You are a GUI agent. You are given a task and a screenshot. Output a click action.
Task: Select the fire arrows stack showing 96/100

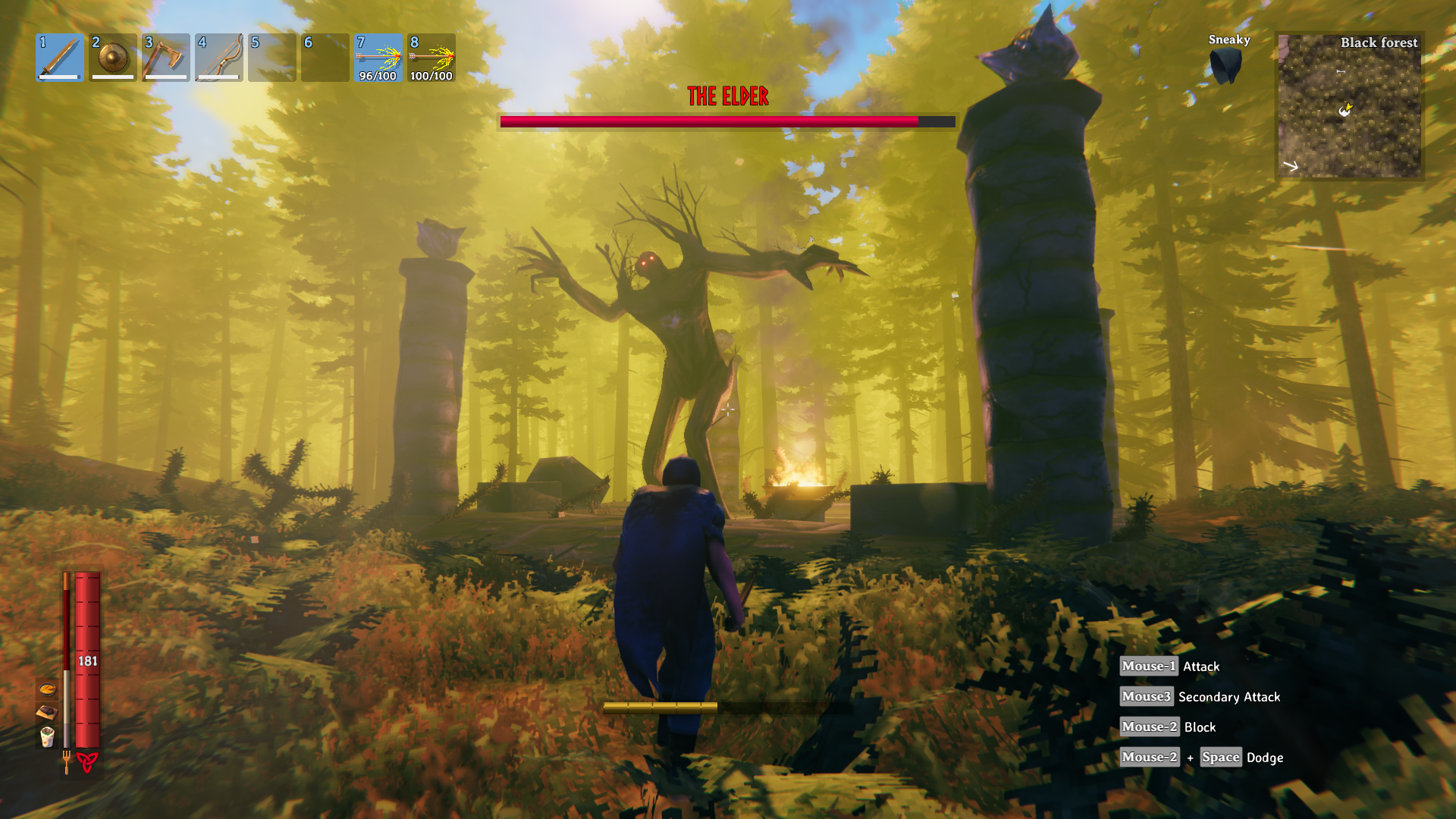pos(378,57)
